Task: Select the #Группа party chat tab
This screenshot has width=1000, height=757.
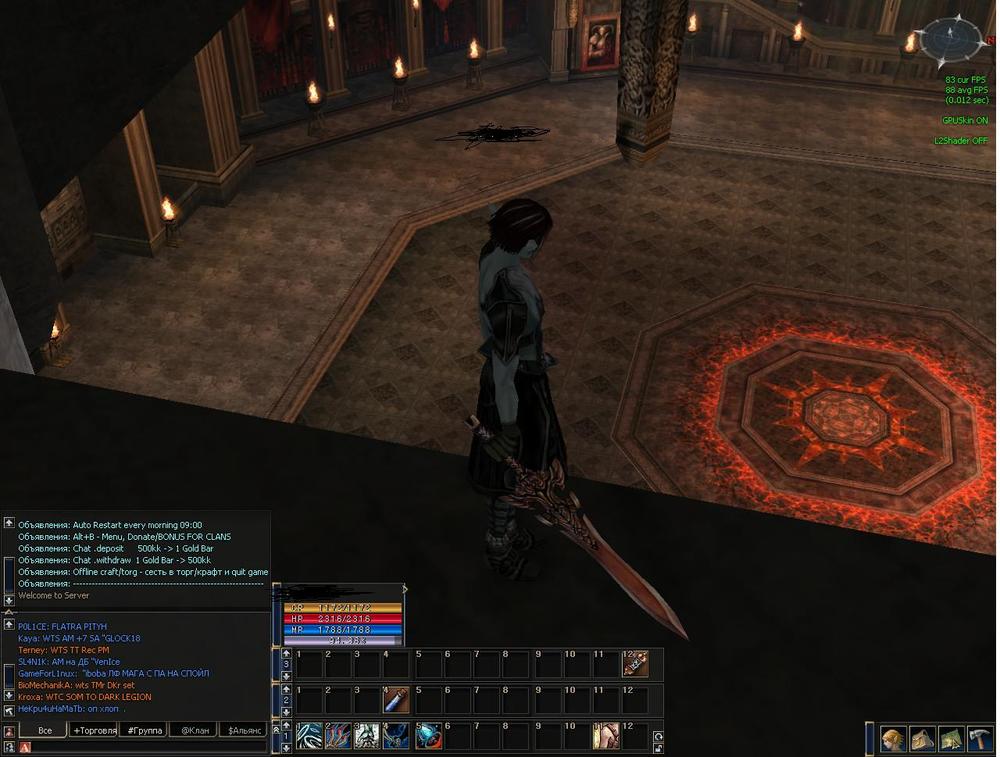Action: pyautogui.click(x=144, y=731)
